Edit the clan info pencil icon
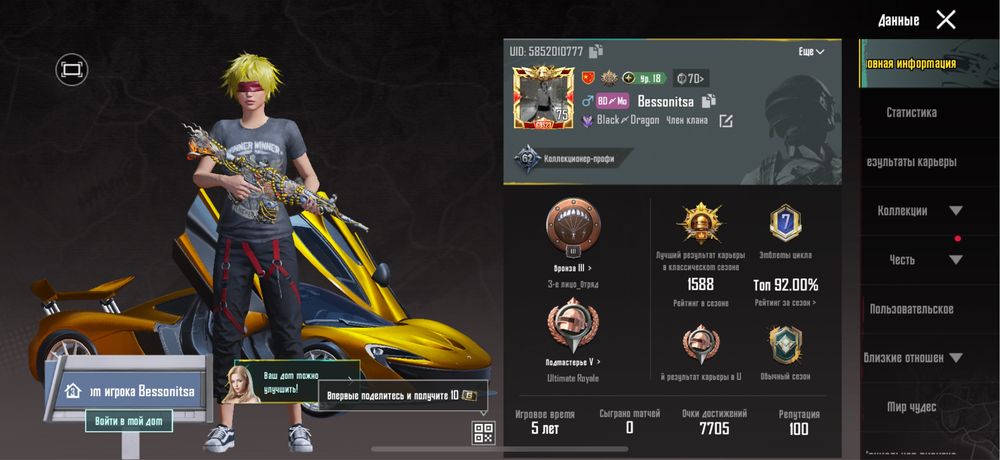Screen dimensions: 1000x460 (x=726, y=121)
